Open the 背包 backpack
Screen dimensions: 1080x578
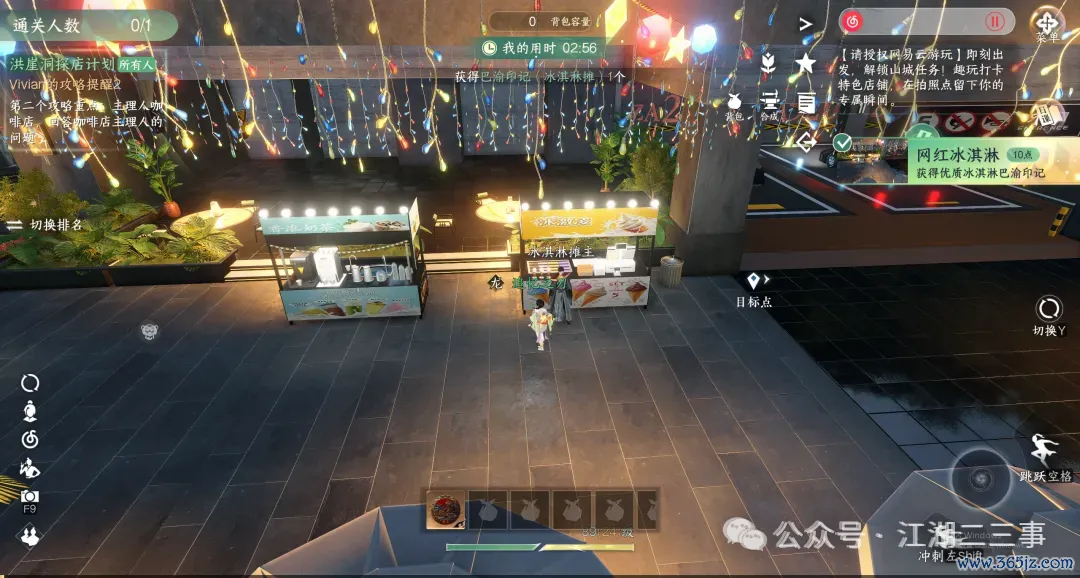pyautogui.click(x=734, y=102)
